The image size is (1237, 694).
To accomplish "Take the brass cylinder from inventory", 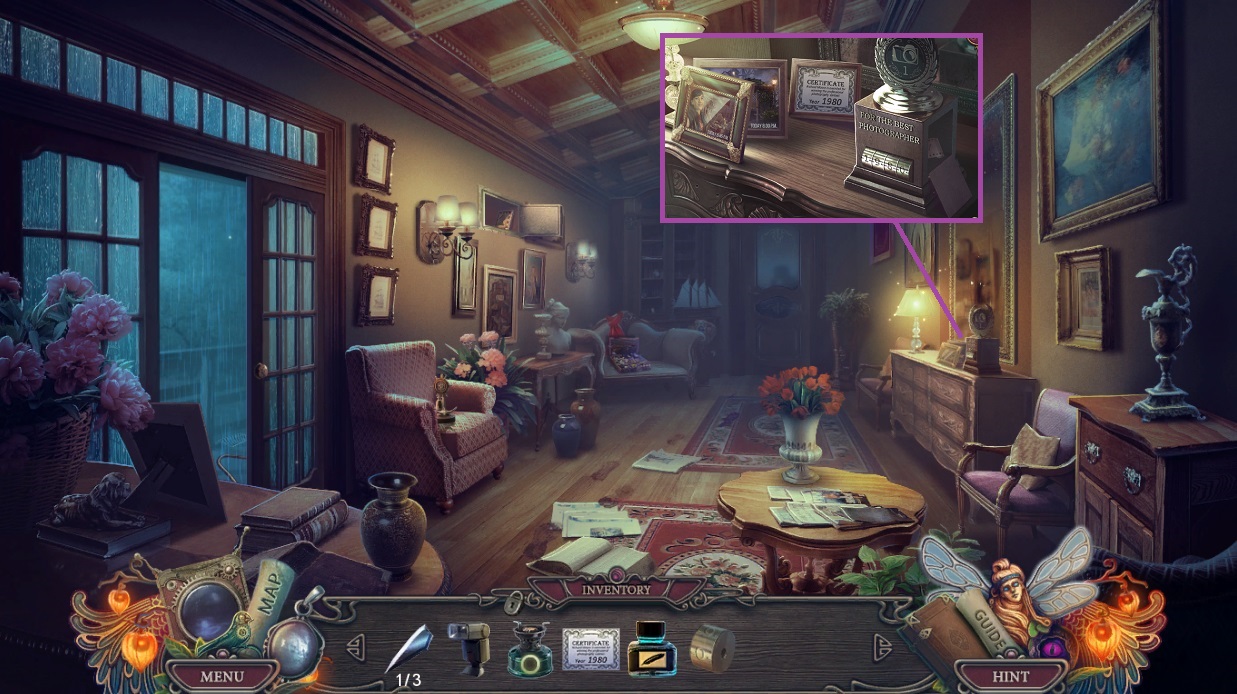I will (712, 649).
